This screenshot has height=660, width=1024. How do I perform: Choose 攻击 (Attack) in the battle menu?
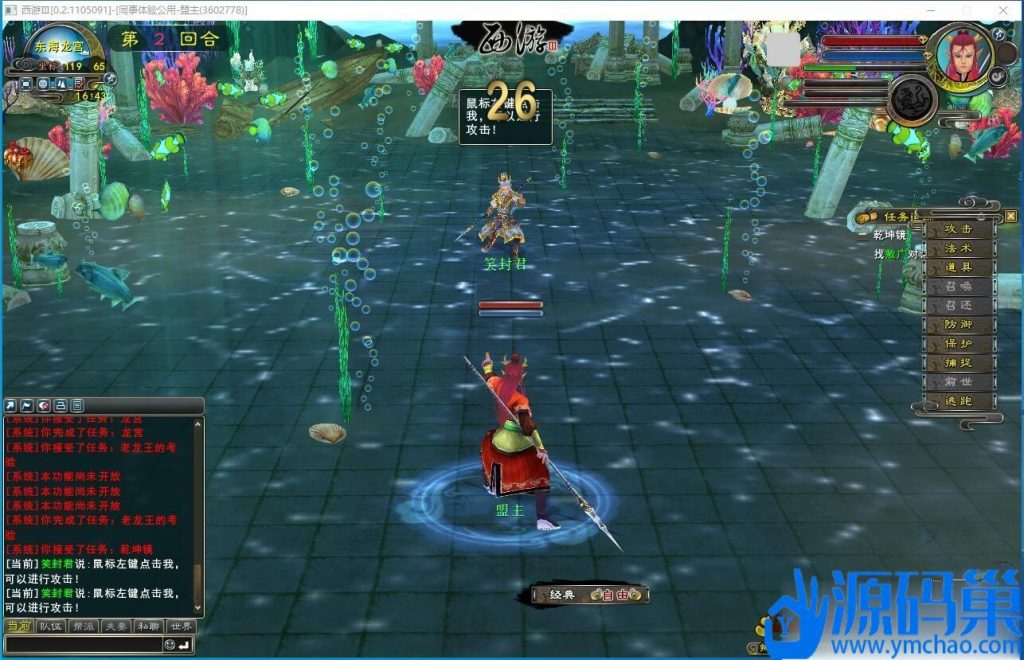[958, 229]
